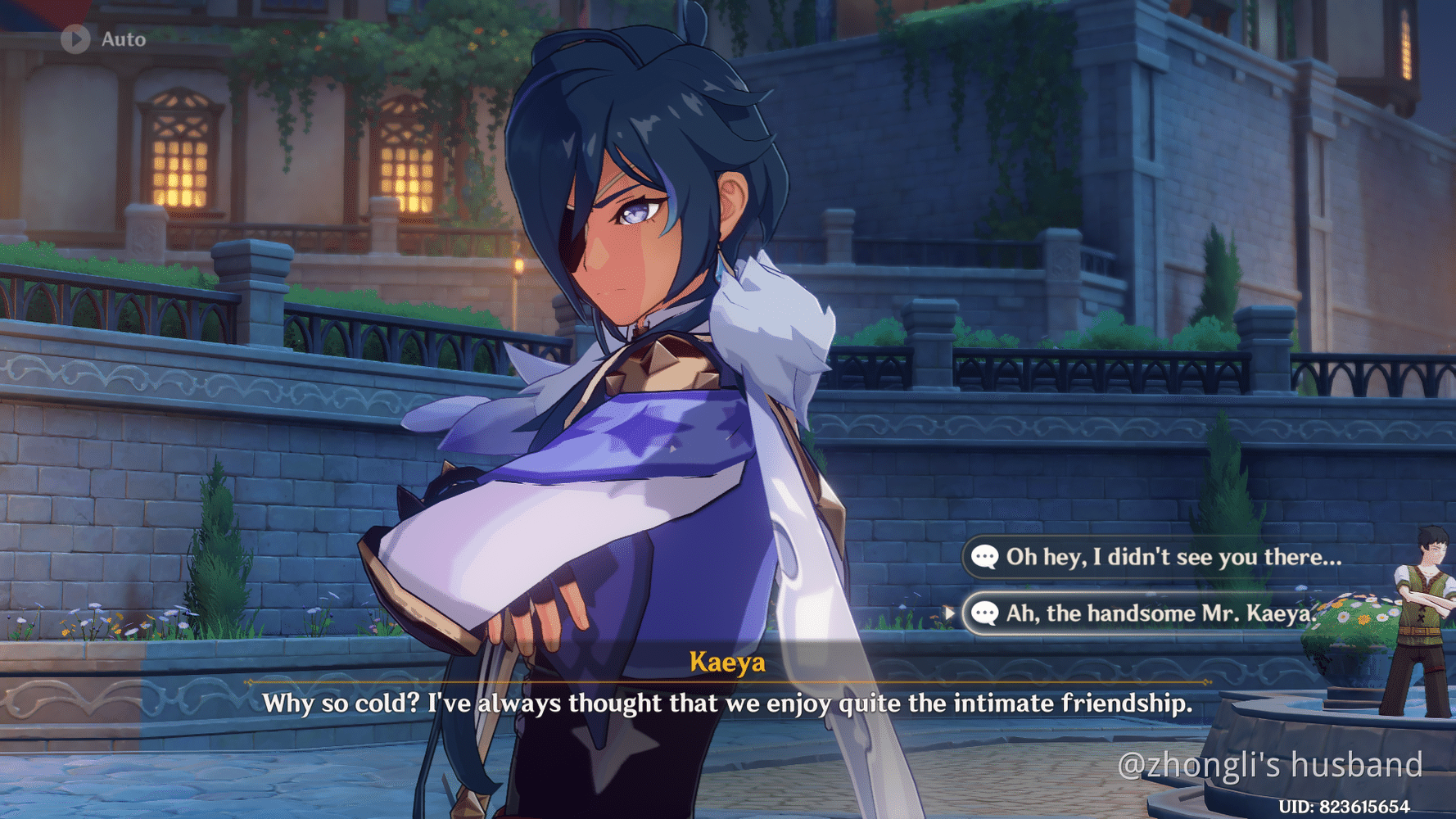This screenshot has width=1456, height=819.
Task: Click the @zhongli's husband watermark text
Action: [1270, 765]
